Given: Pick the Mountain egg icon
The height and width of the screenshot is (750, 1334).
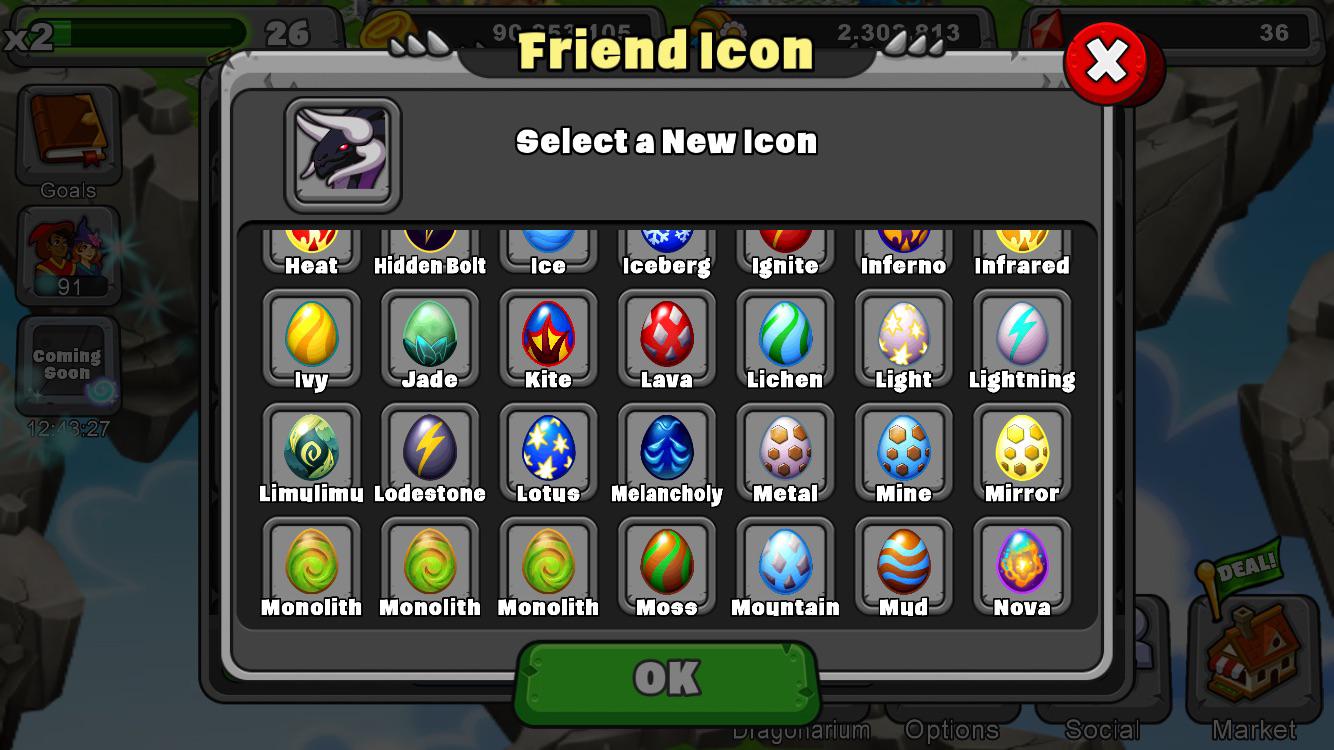Looking at the screenshot, I should (785, 563).
